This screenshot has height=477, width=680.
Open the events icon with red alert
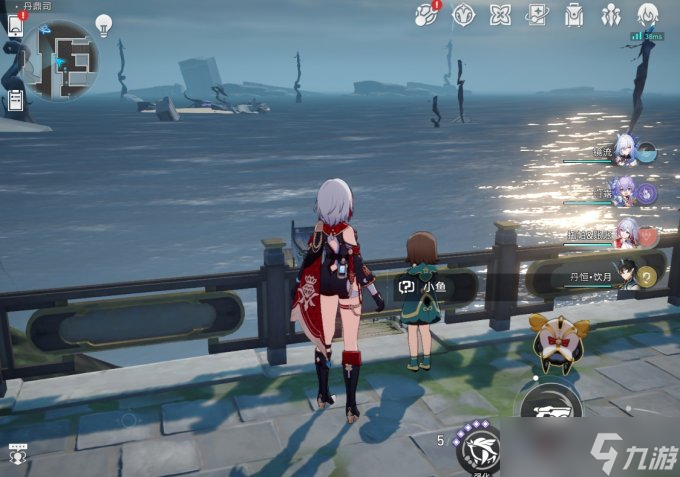[x=426, y=15]
